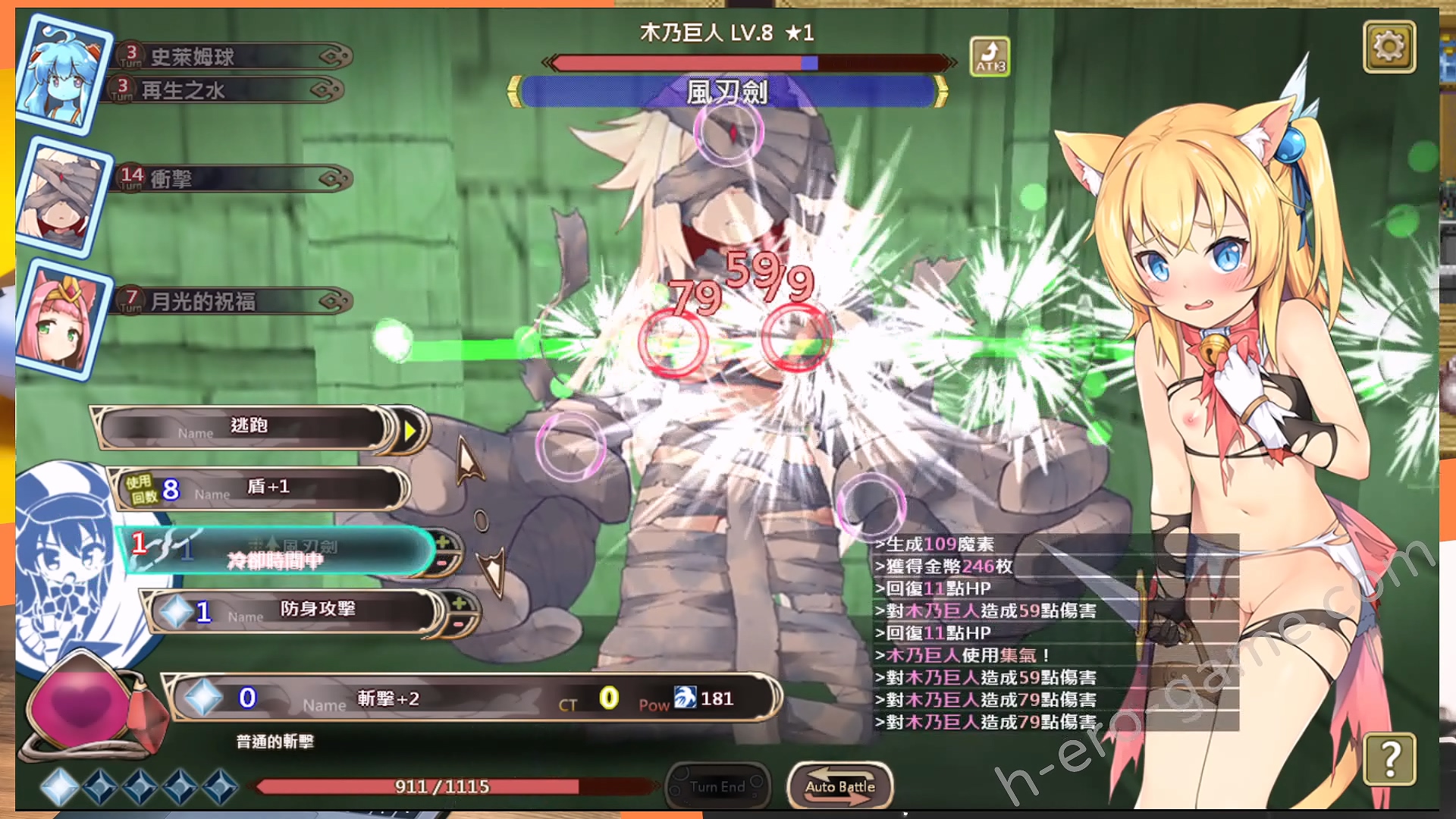This screenshot has width=1456, height=819.
Task: Open the gear settings menu
Action: click(1389, 47)
